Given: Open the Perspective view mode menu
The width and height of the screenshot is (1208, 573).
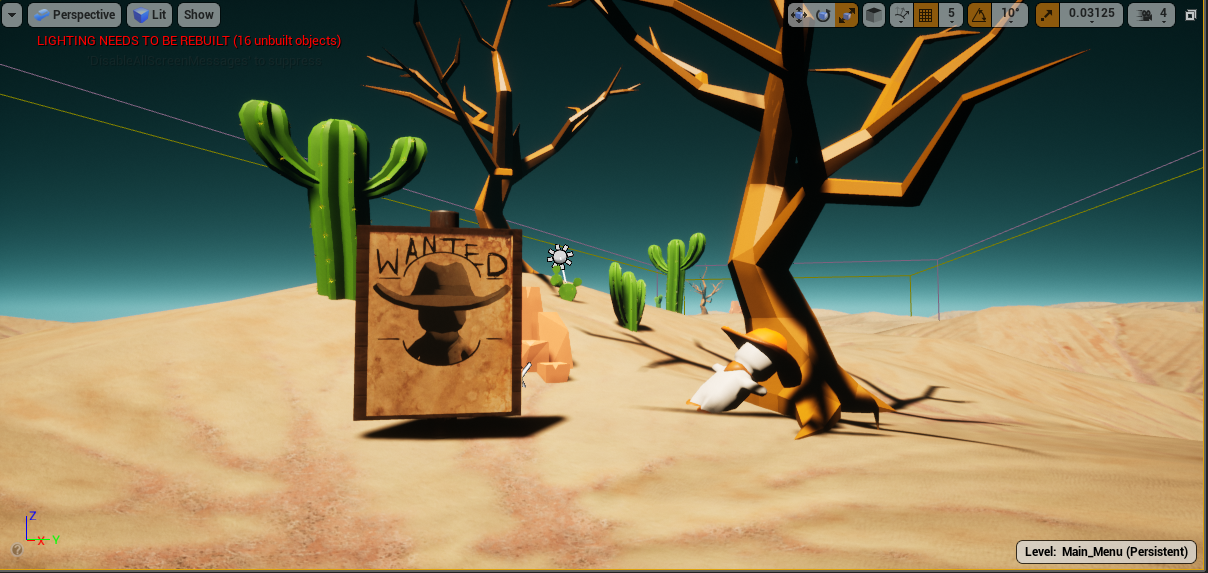Looking at the screenshot, I should coord(74,15).
